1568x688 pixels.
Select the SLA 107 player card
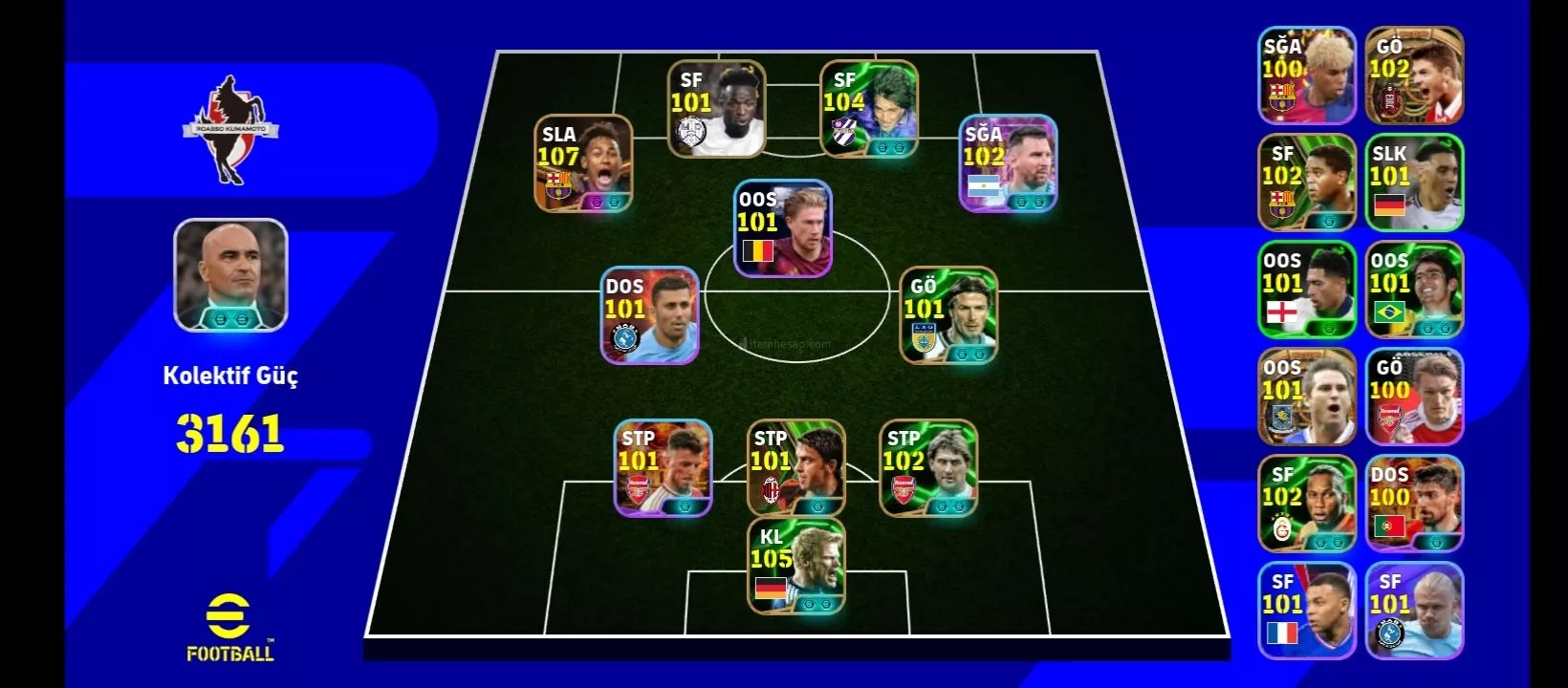pos(582,163)
